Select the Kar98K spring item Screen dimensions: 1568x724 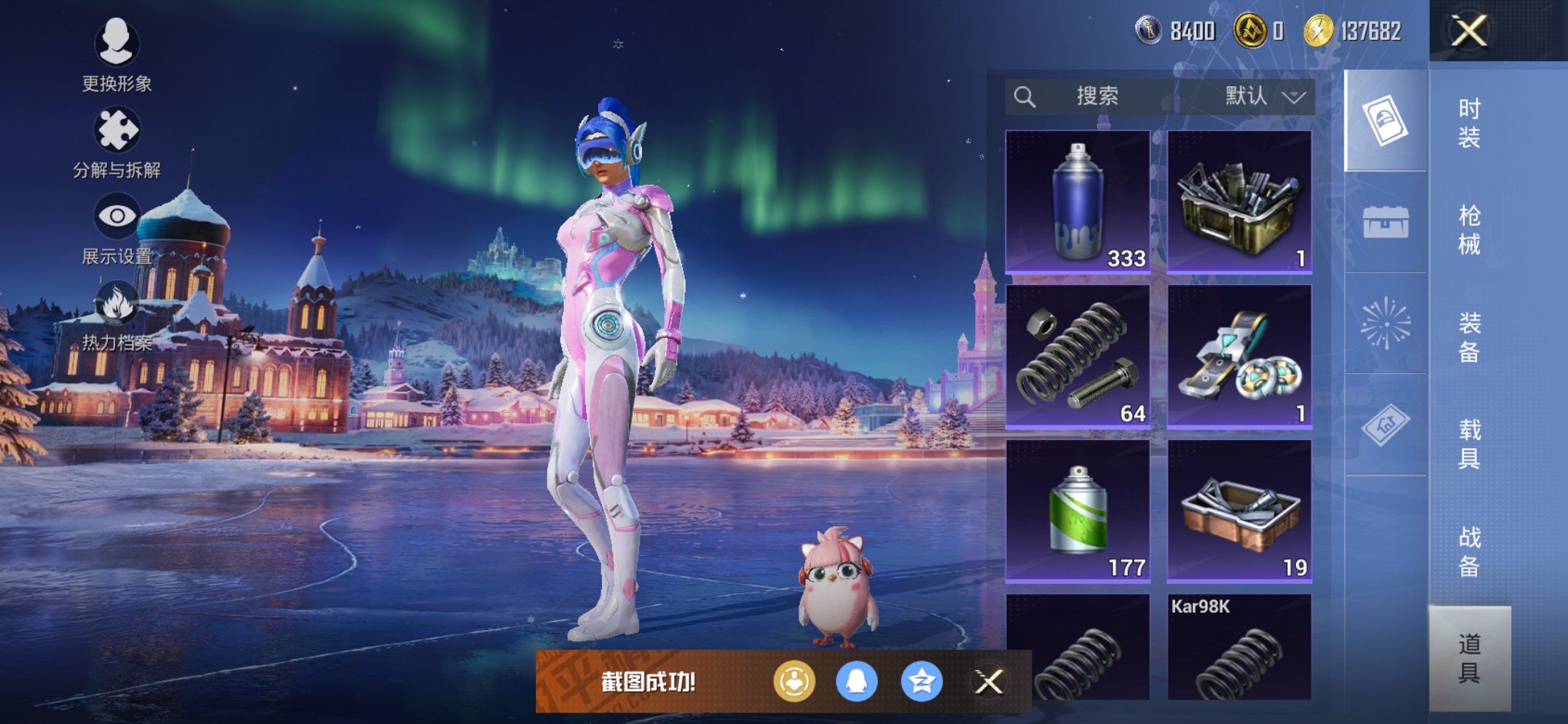pos(1239,648)
